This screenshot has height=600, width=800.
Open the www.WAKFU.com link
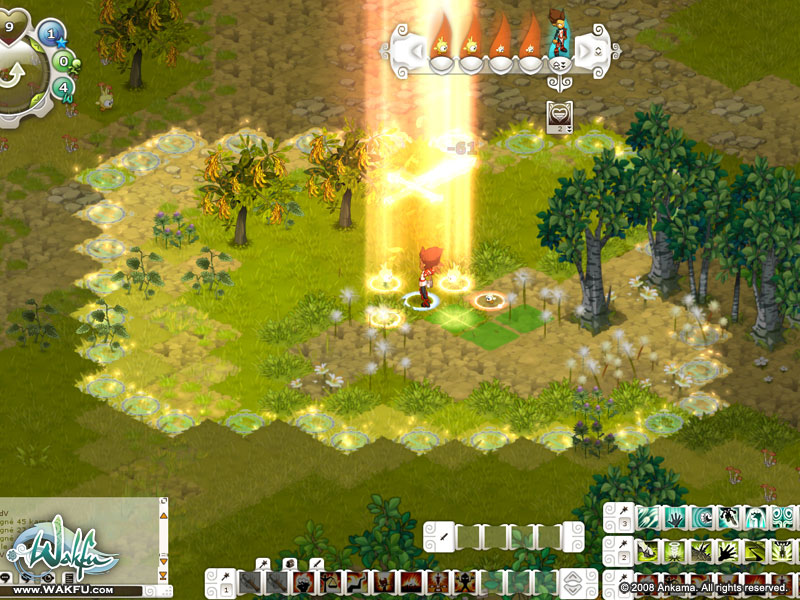click(62, 590)
